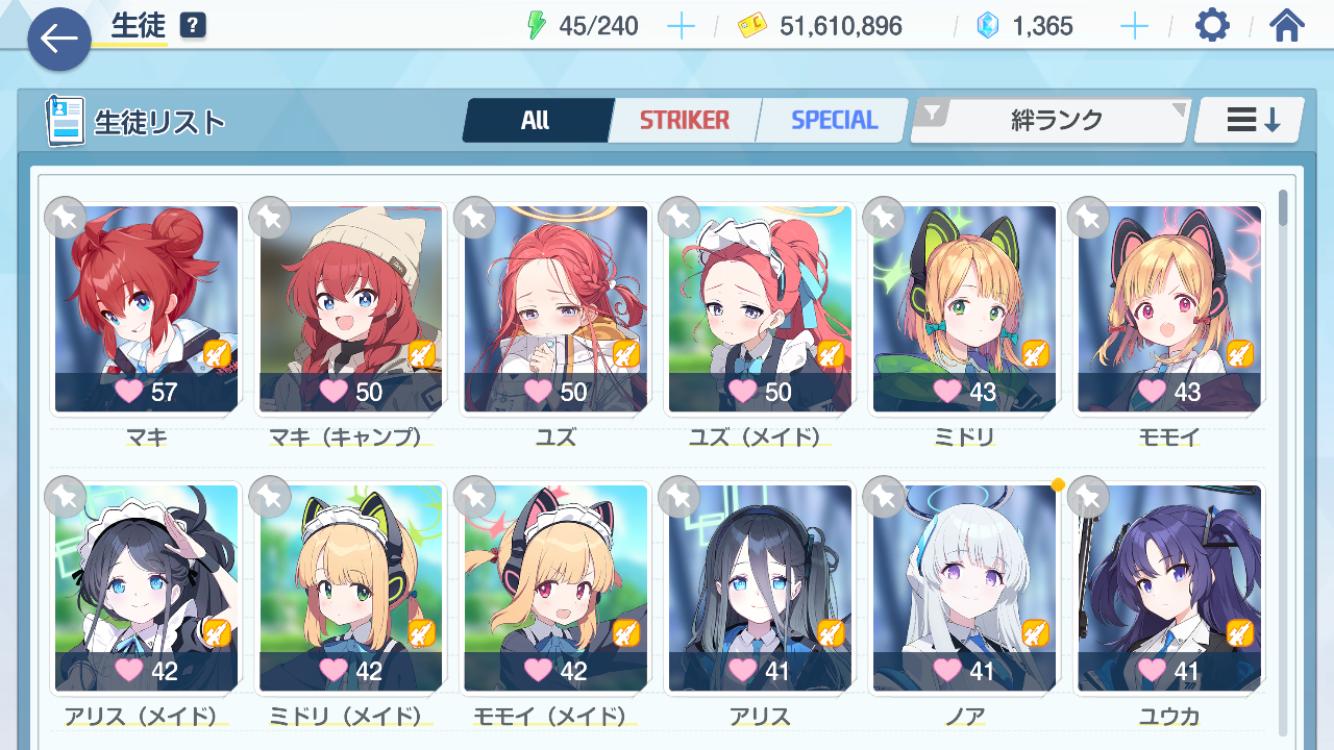
Task: Select student マキ with bond 57
Action: coord(146,309)
